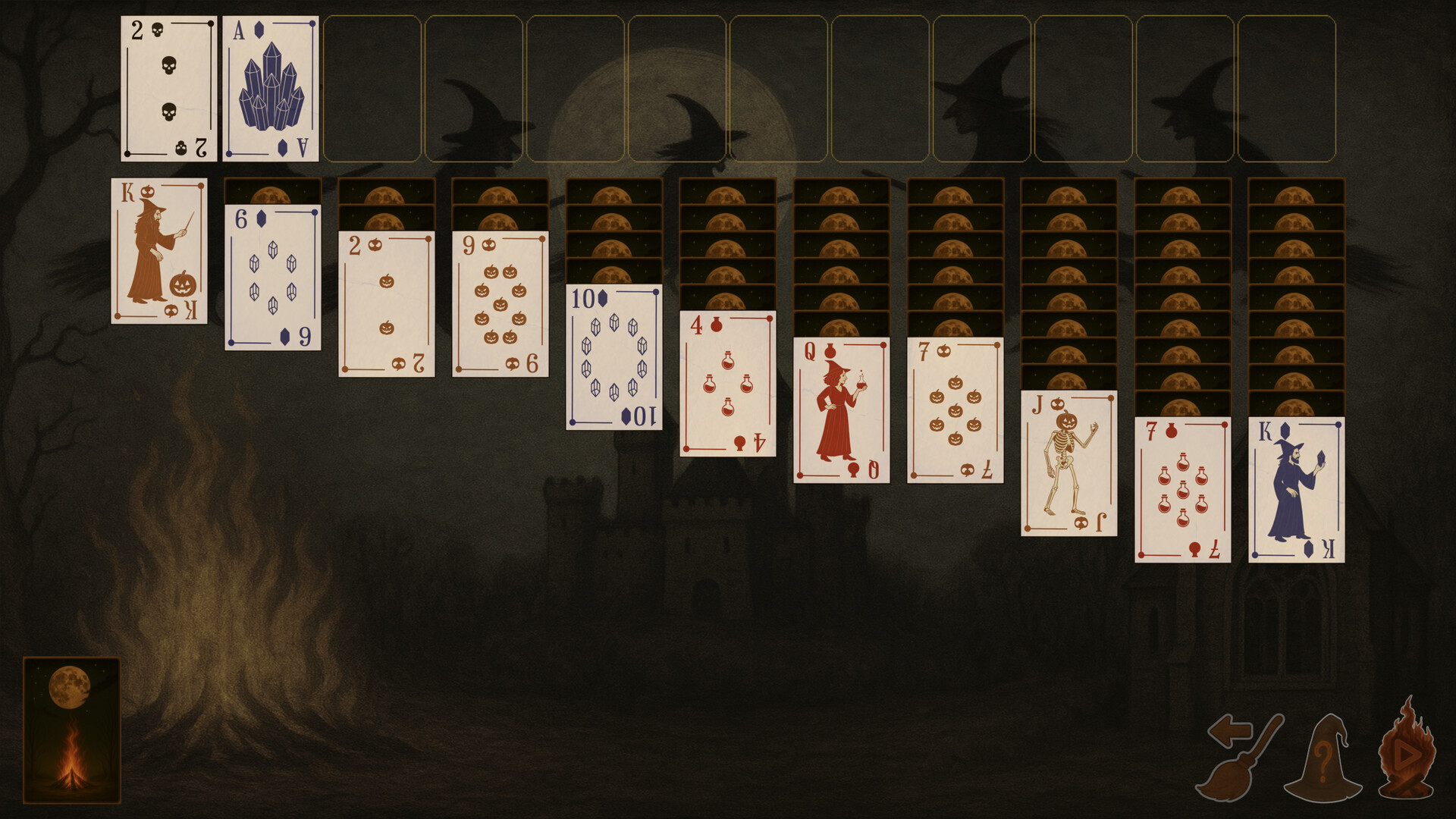Screen dimensions: 1456x819
Task: Select the Ace of Crystals foundation card
Action: click(269, 89)
